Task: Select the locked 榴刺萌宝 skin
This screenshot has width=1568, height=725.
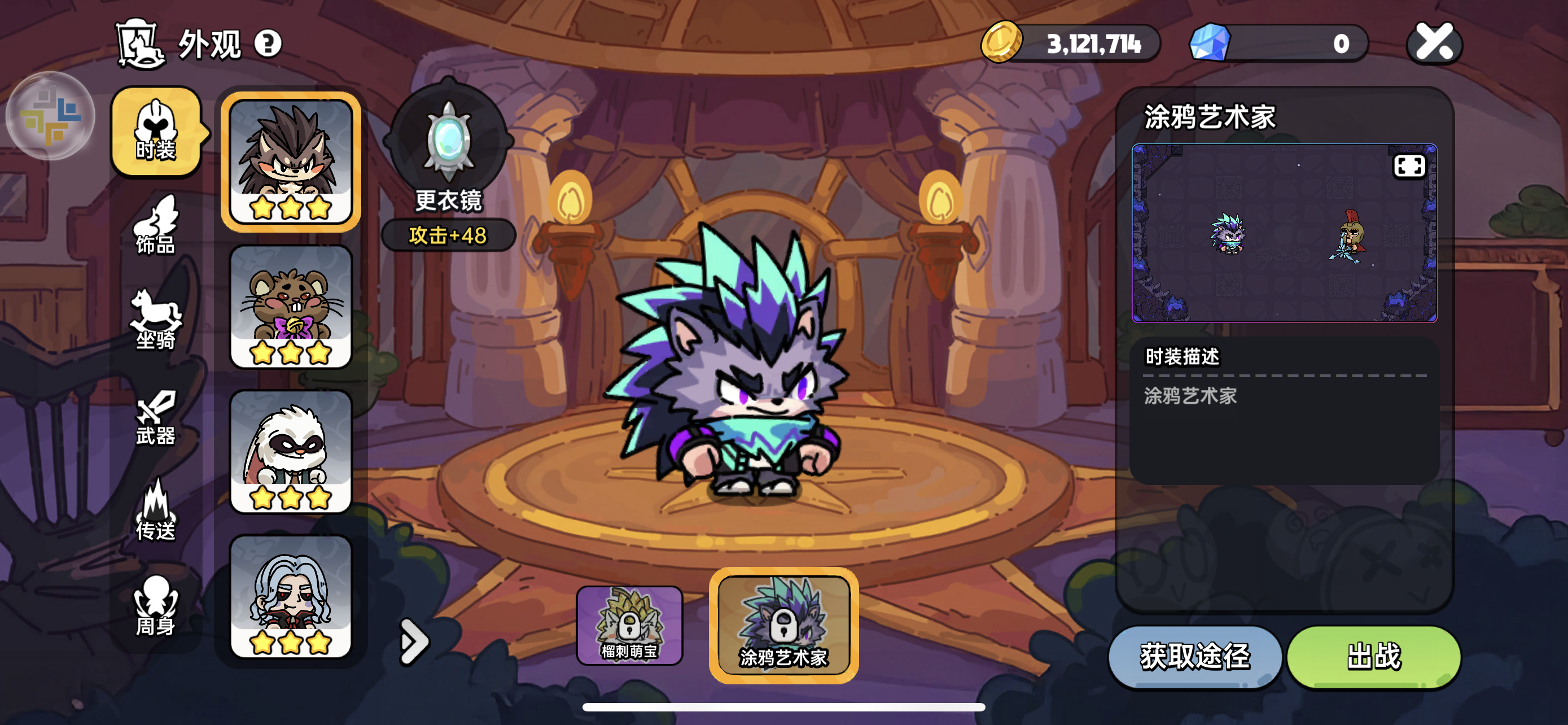Action: (x=629, y=625)
